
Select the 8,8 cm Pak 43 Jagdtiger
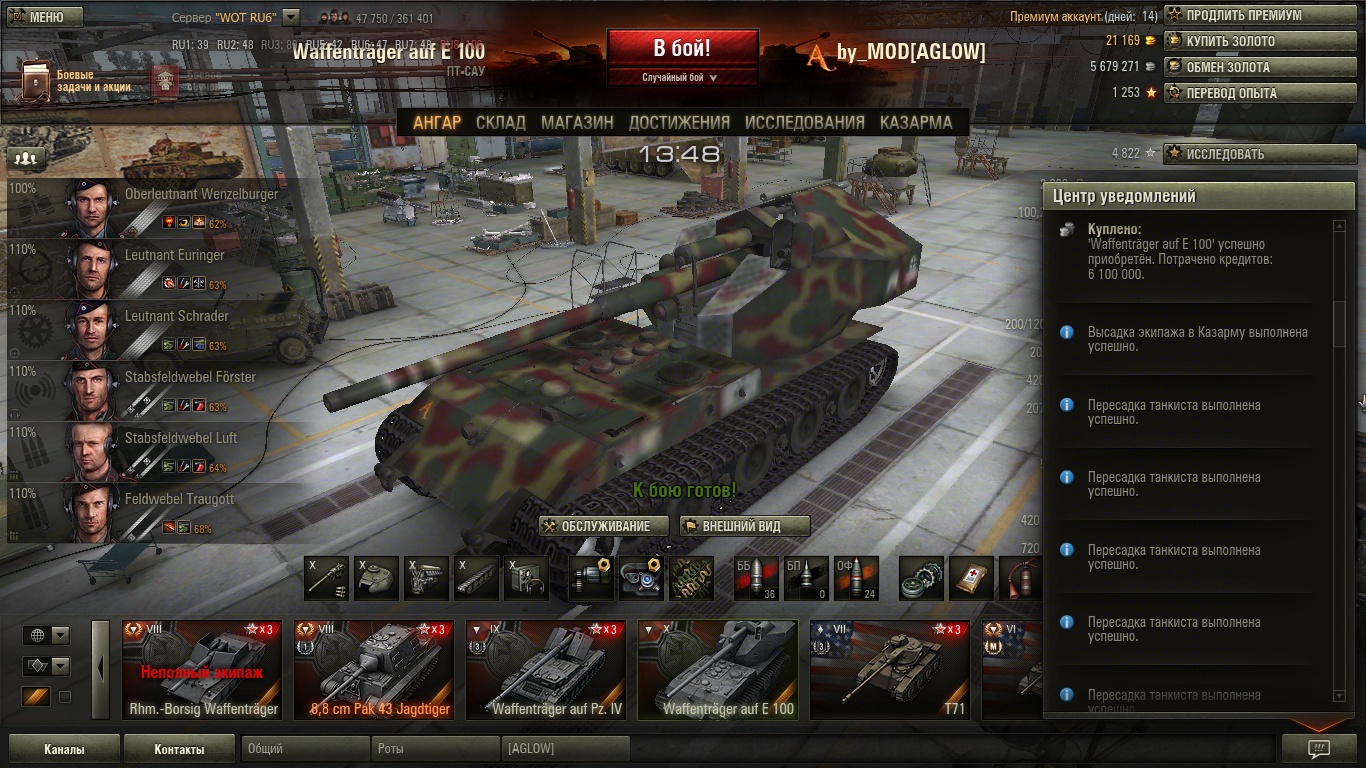tap(374, 669)
